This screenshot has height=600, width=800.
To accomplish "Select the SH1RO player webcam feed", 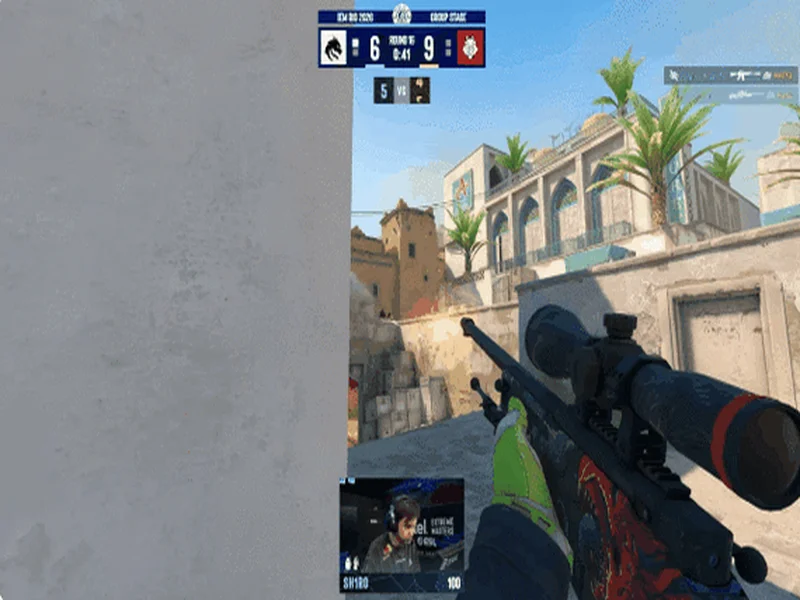I will tap(401, 525).
